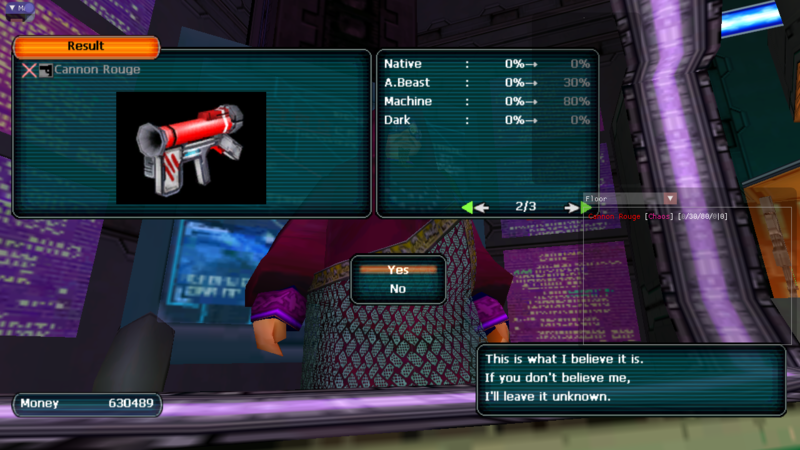The image size is (800, 450).
Task: Go to the previous attribute page
Action: coord(475,207)
